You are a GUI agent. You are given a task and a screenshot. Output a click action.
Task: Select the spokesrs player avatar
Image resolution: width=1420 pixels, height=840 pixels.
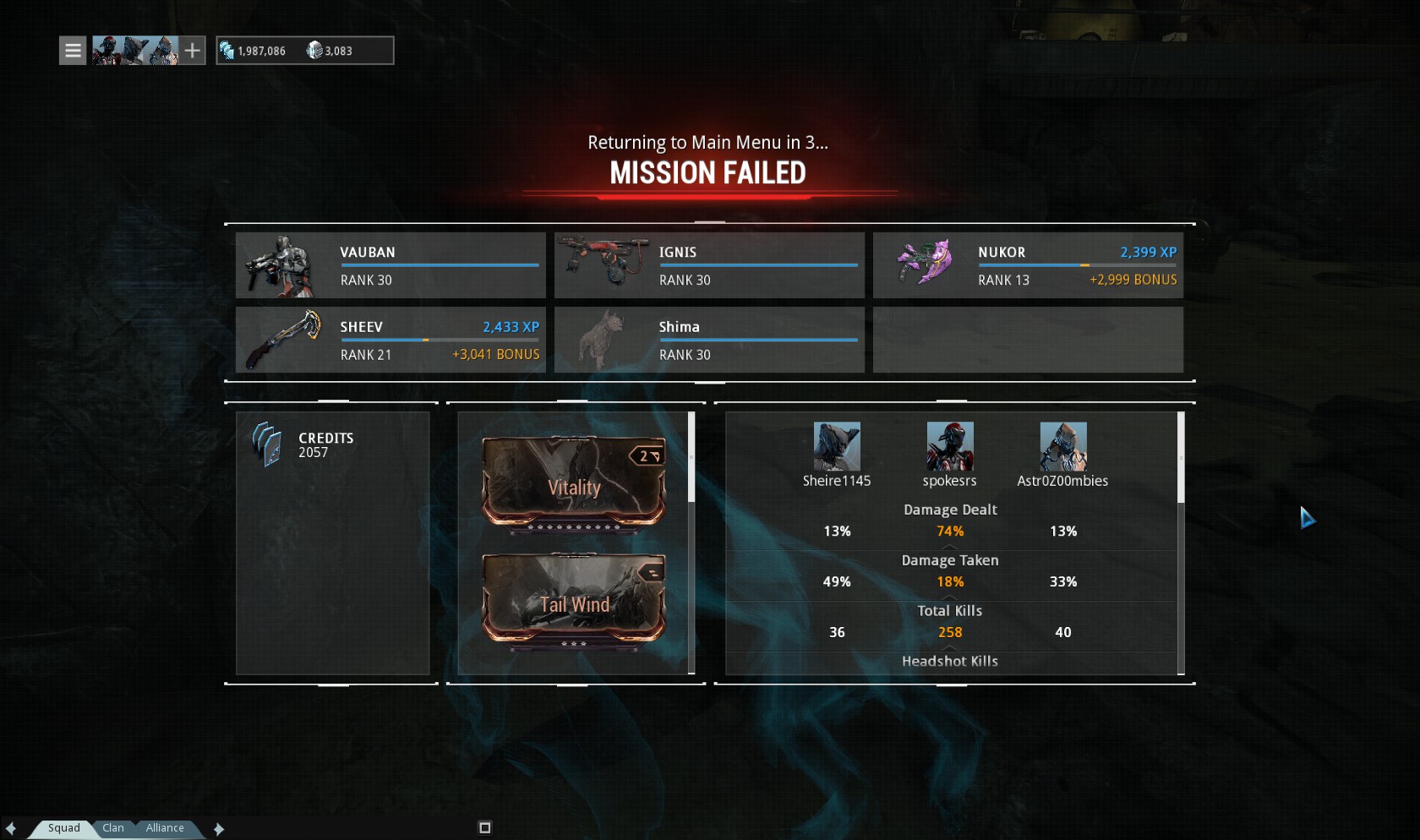[x=950, y=446]
